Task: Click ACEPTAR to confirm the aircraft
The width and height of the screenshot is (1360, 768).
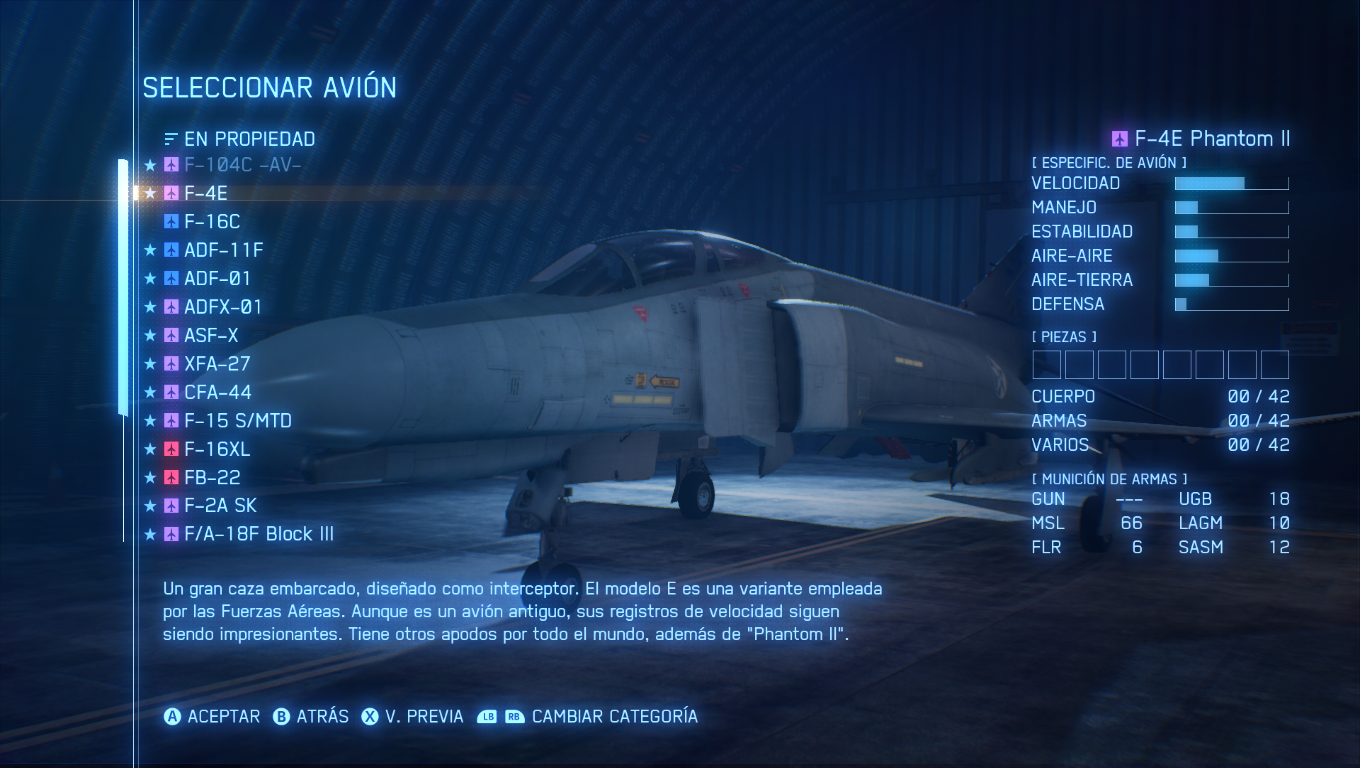Action: click(212, 717)
